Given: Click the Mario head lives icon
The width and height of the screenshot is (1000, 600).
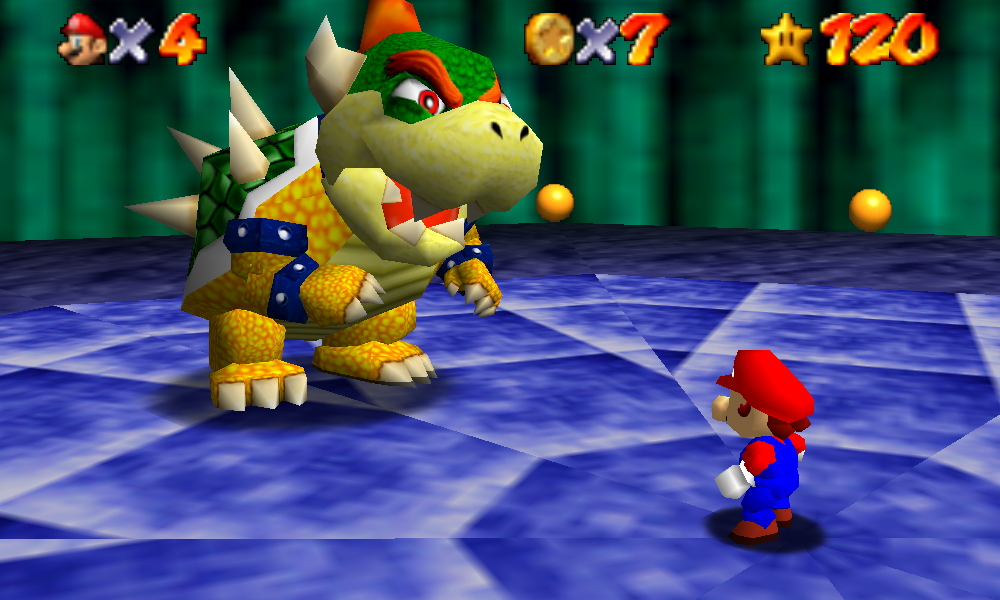Looking at the screenshot, I should 82,40.
